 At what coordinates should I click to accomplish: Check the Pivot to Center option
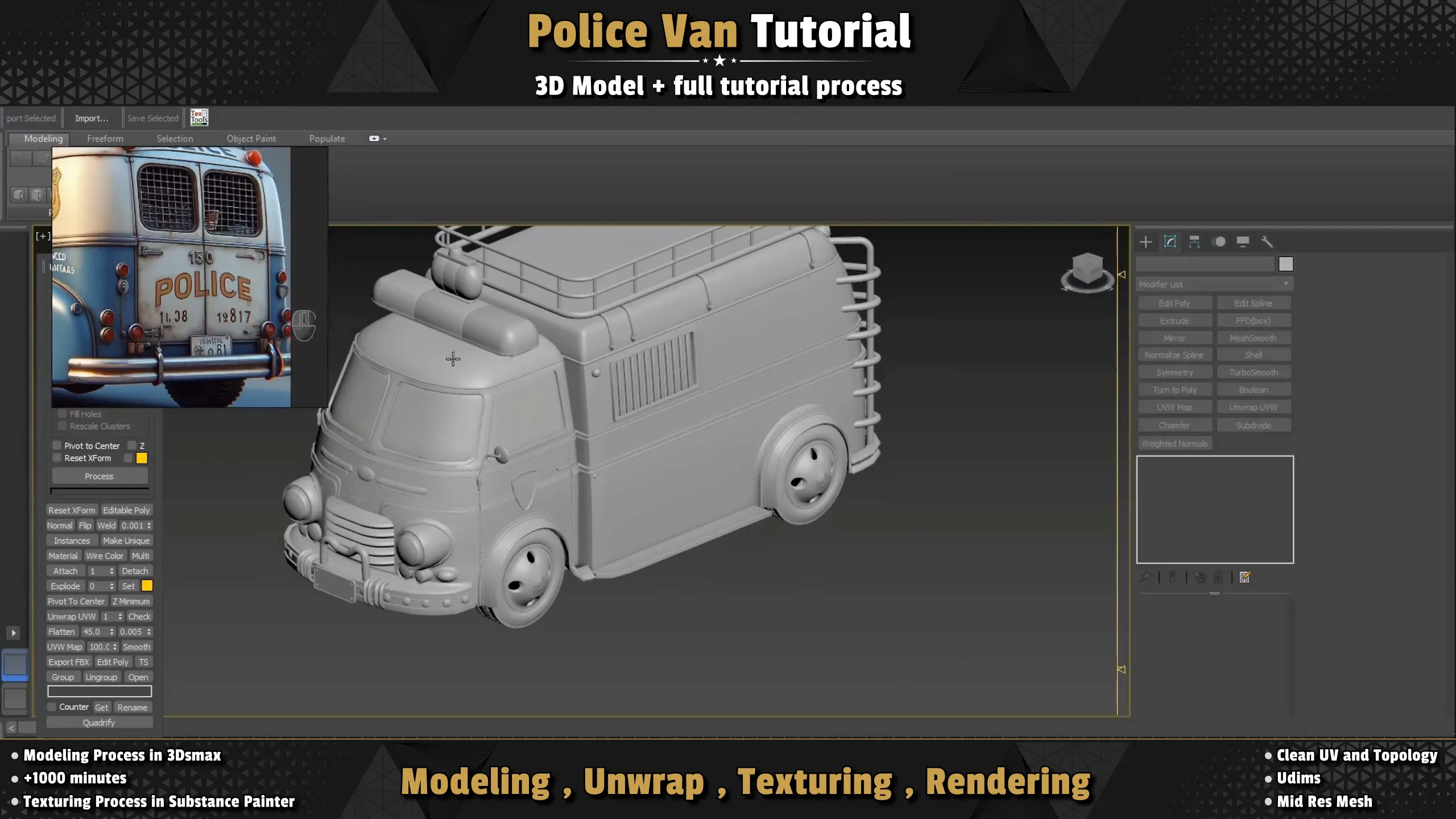point(57,445)
